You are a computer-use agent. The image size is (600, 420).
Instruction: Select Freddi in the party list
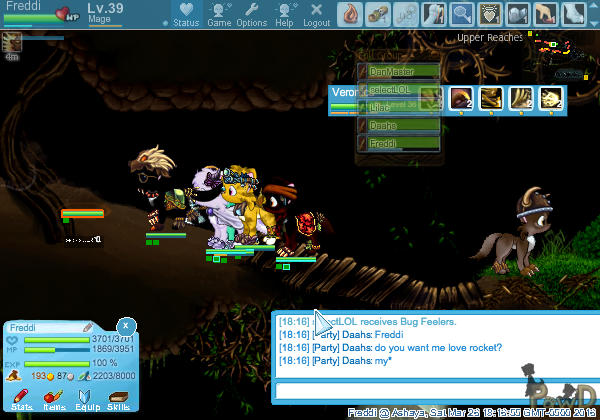[398, 144]
